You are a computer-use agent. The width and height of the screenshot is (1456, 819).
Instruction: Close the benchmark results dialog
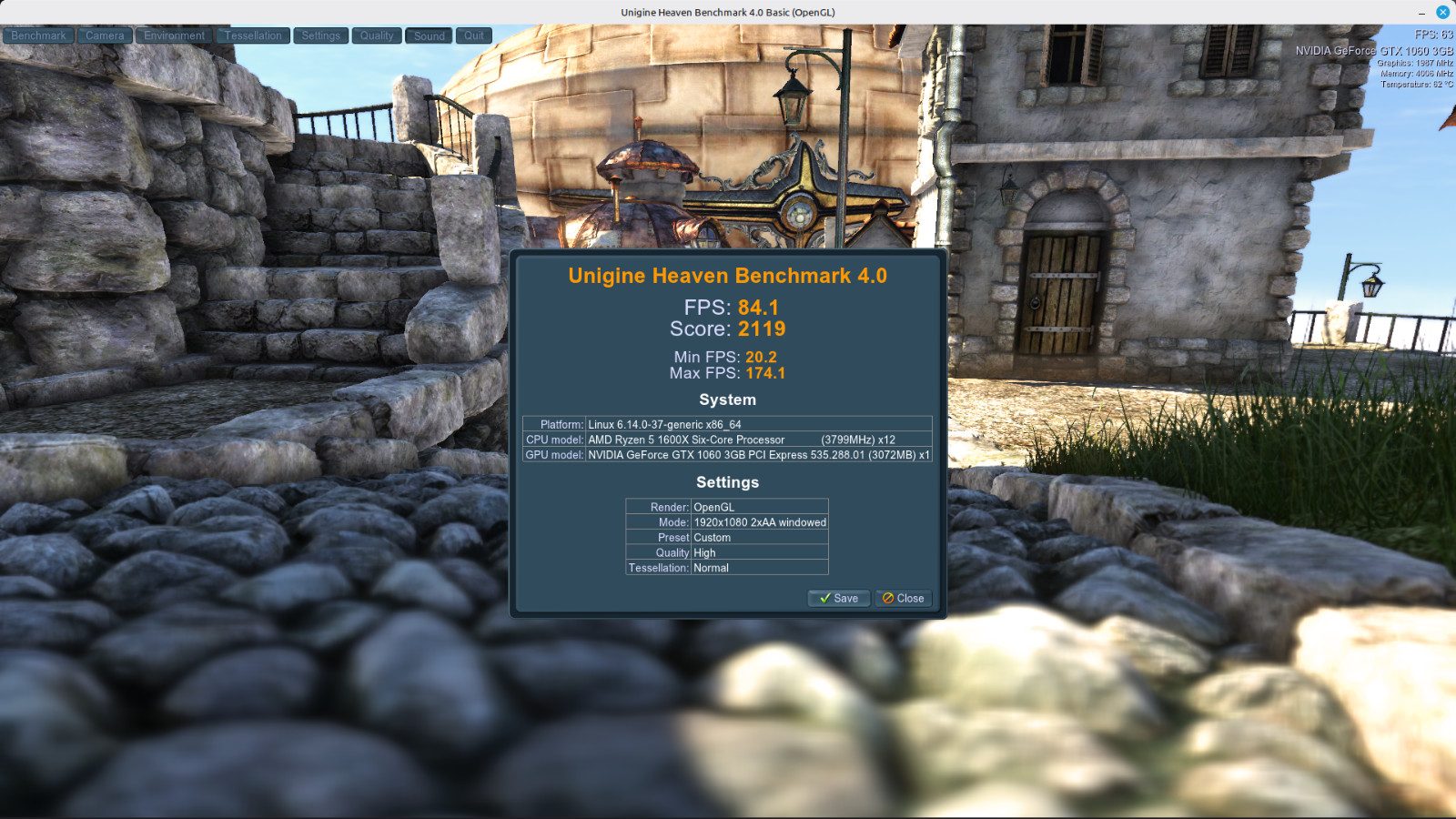tap(904, 598)
